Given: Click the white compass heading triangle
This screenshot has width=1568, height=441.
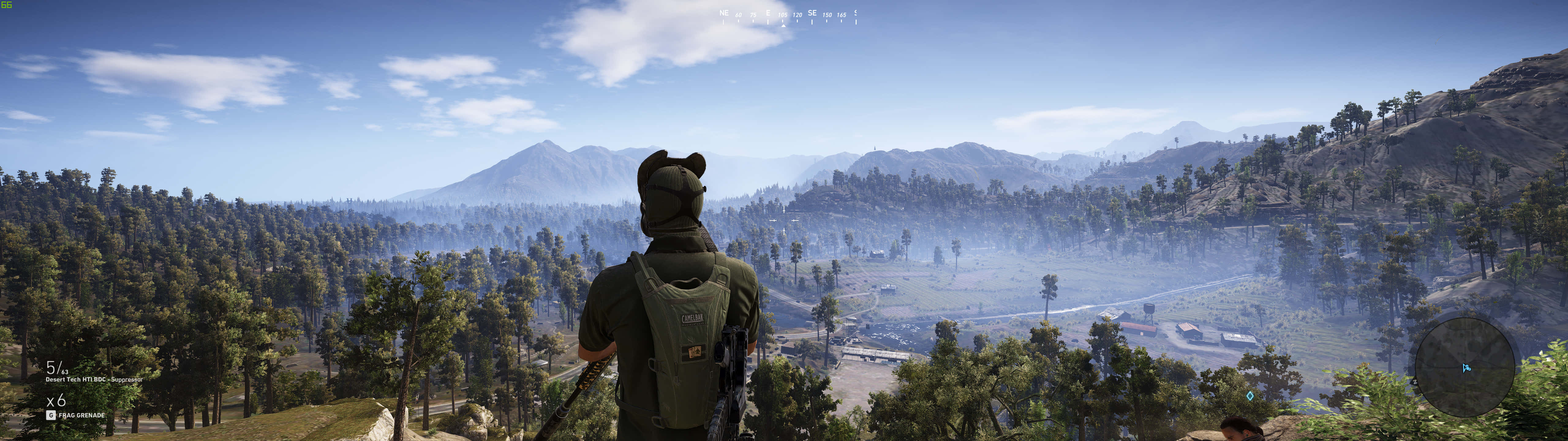Looking at the screenshot, I should [x=784, y=27].
